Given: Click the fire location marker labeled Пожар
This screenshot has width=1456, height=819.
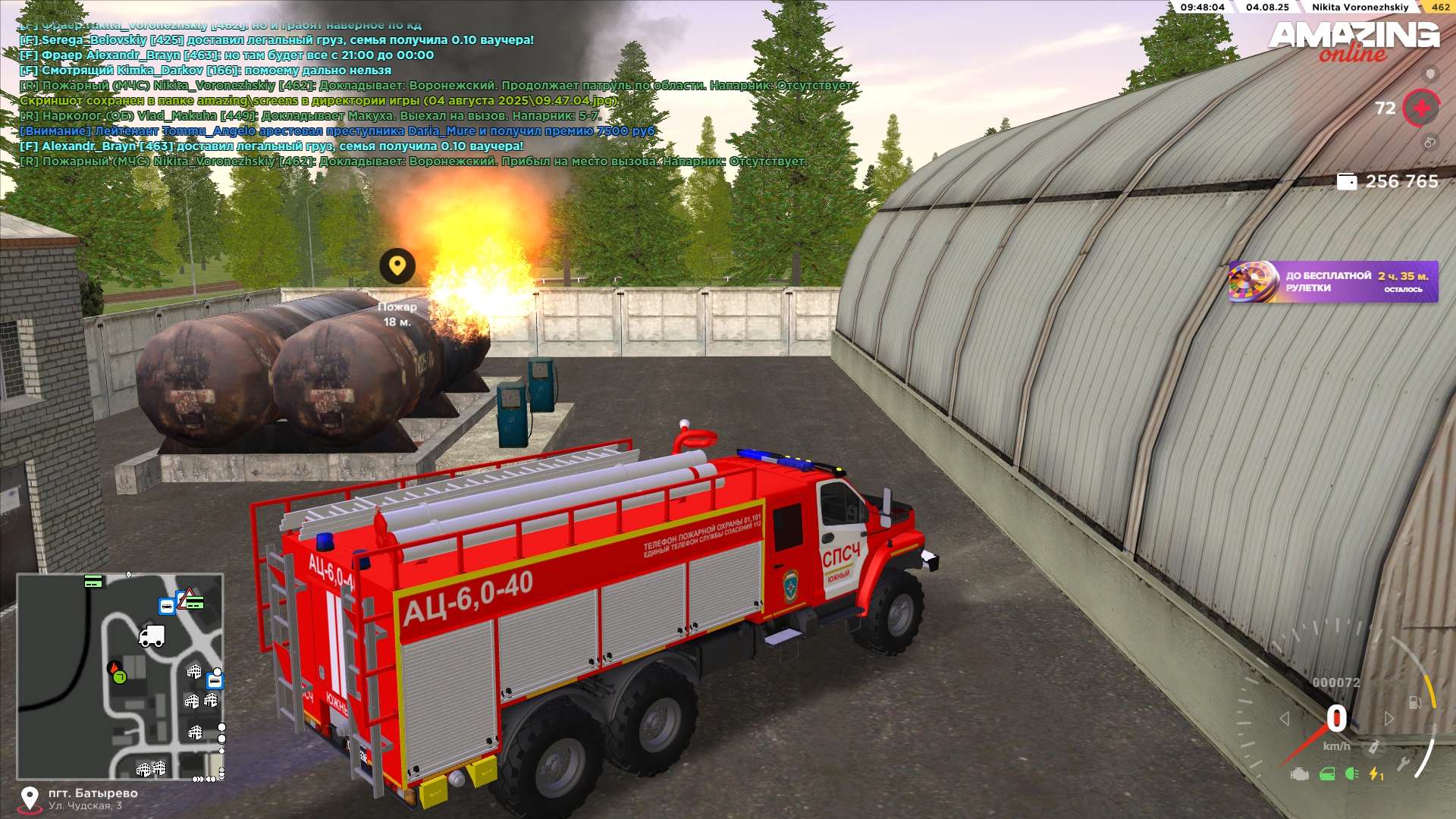Looking at the screenshot, I should [x=397, y=266].
